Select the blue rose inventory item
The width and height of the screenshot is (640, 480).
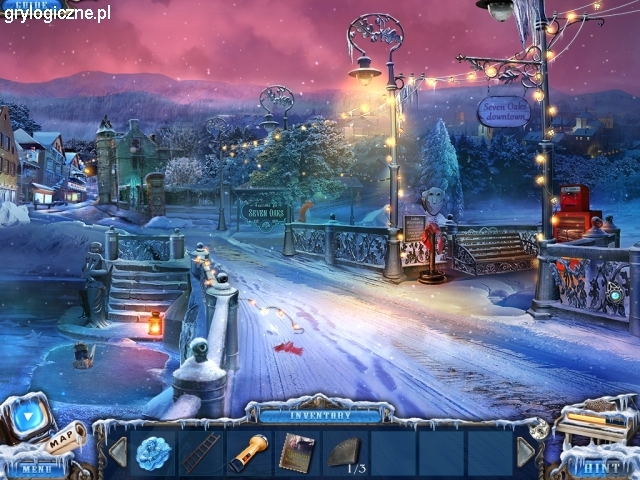click(154, 452)
